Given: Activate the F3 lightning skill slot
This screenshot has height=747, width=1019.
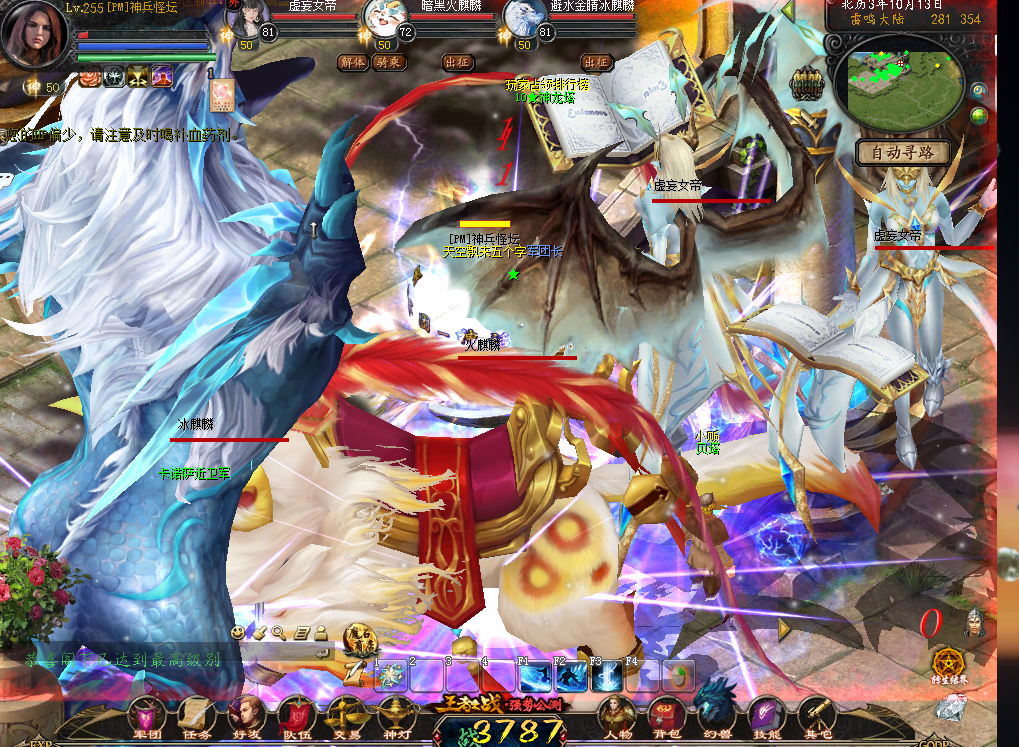Looking at the screenshot, I should click(607, 677).
